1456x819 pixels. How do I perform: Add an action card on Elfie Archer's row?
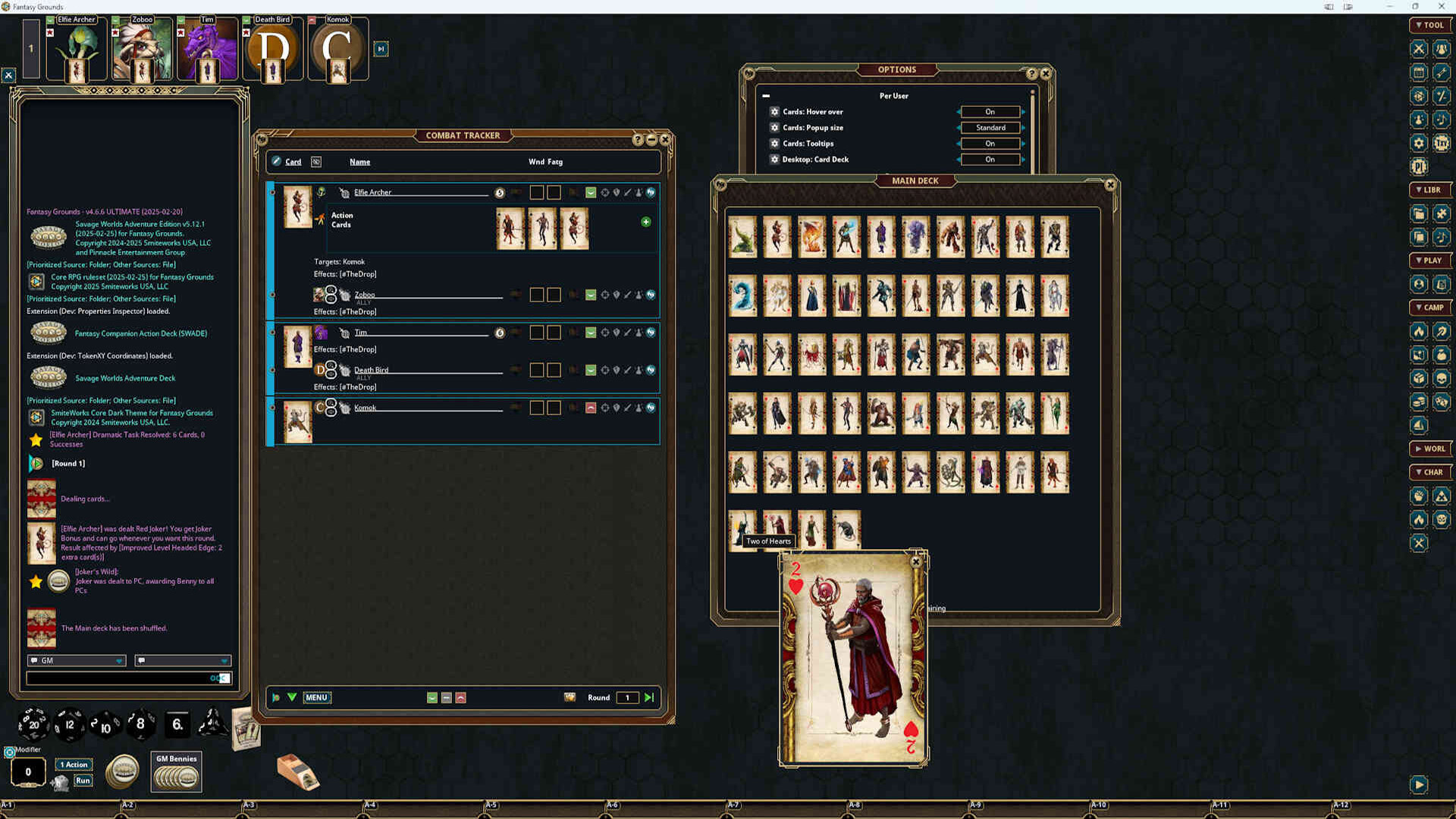click(645, 221)
